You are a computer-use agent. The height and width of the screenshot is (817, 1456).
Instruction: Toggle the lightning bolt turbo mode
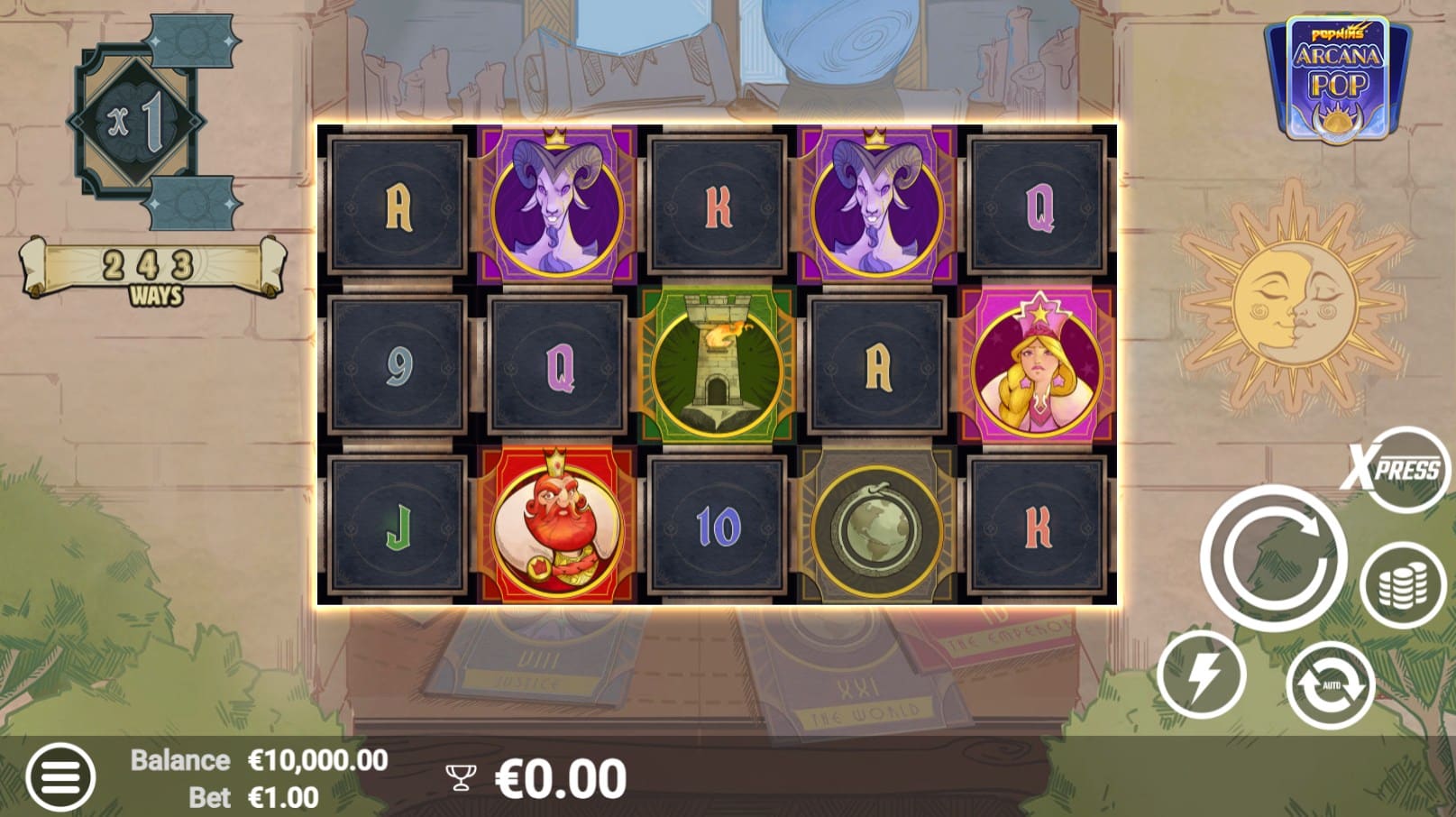click(x=1202, y=675)
